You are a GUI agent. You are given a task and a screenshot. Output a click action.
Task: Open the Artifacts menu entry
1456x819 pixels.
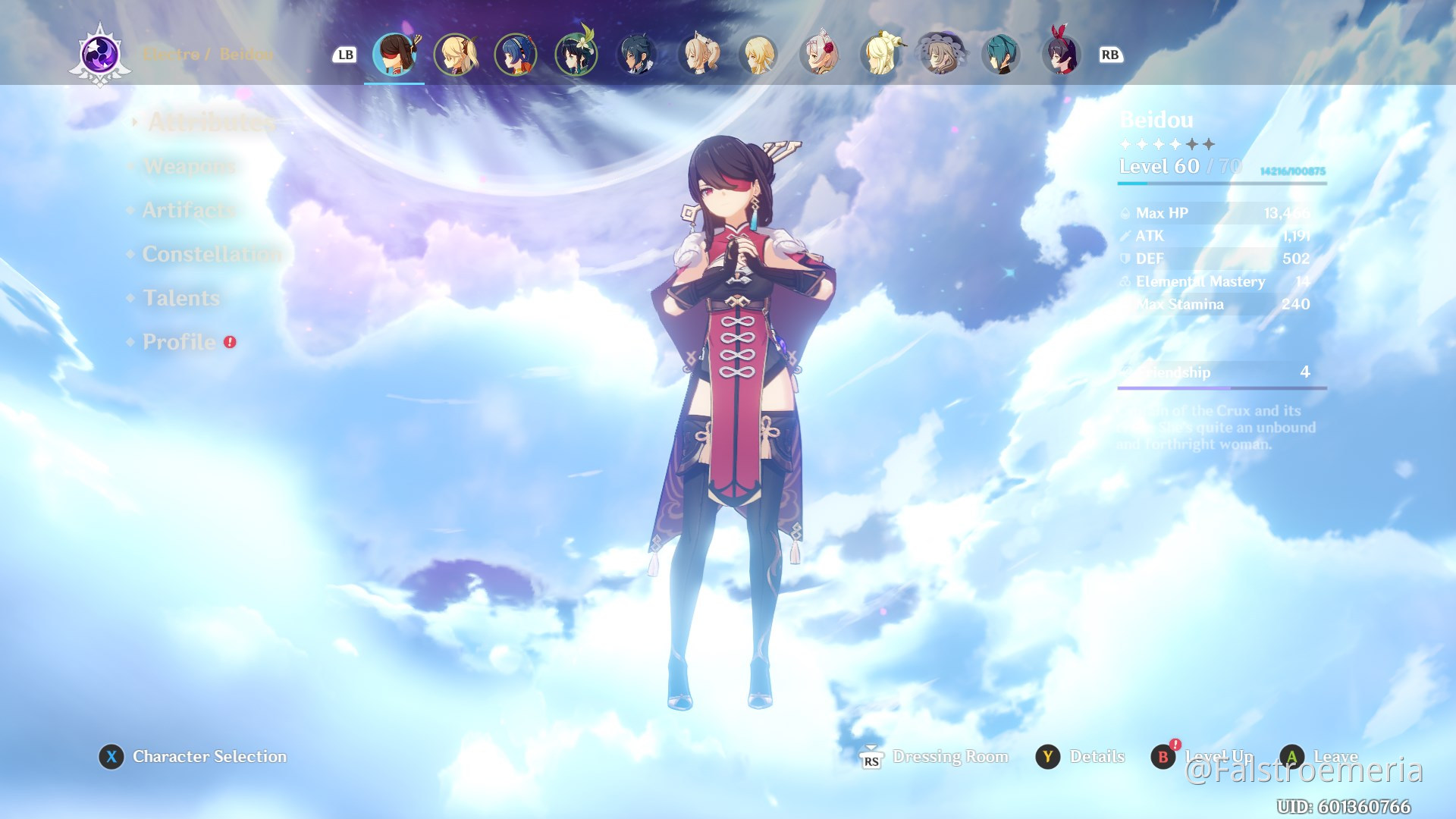[189, 210]
